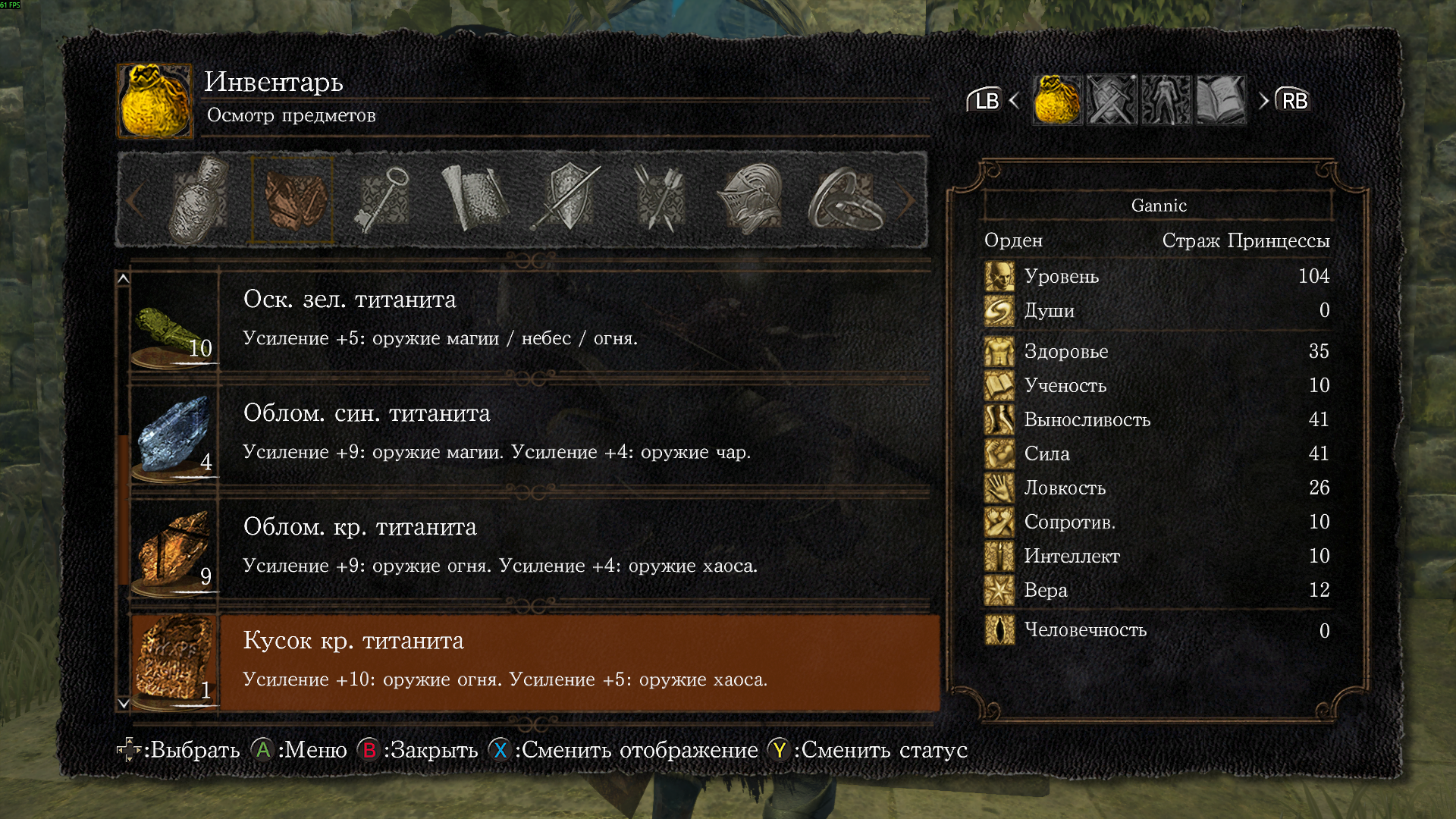Open the spell scrolls category
The image size is (1456, 819).
point(474,200)
